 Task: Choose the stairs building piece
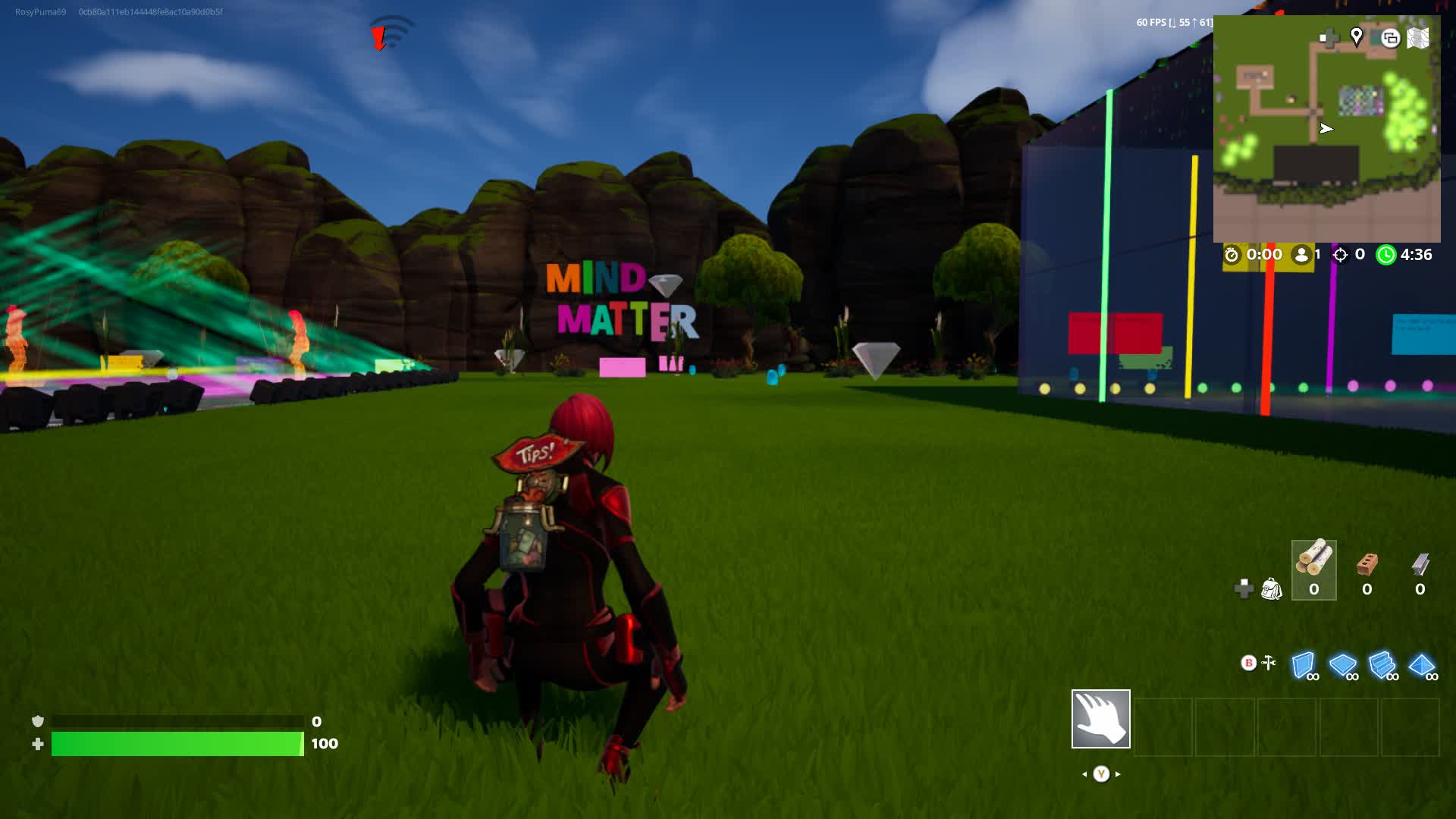tap(1382, 665)
